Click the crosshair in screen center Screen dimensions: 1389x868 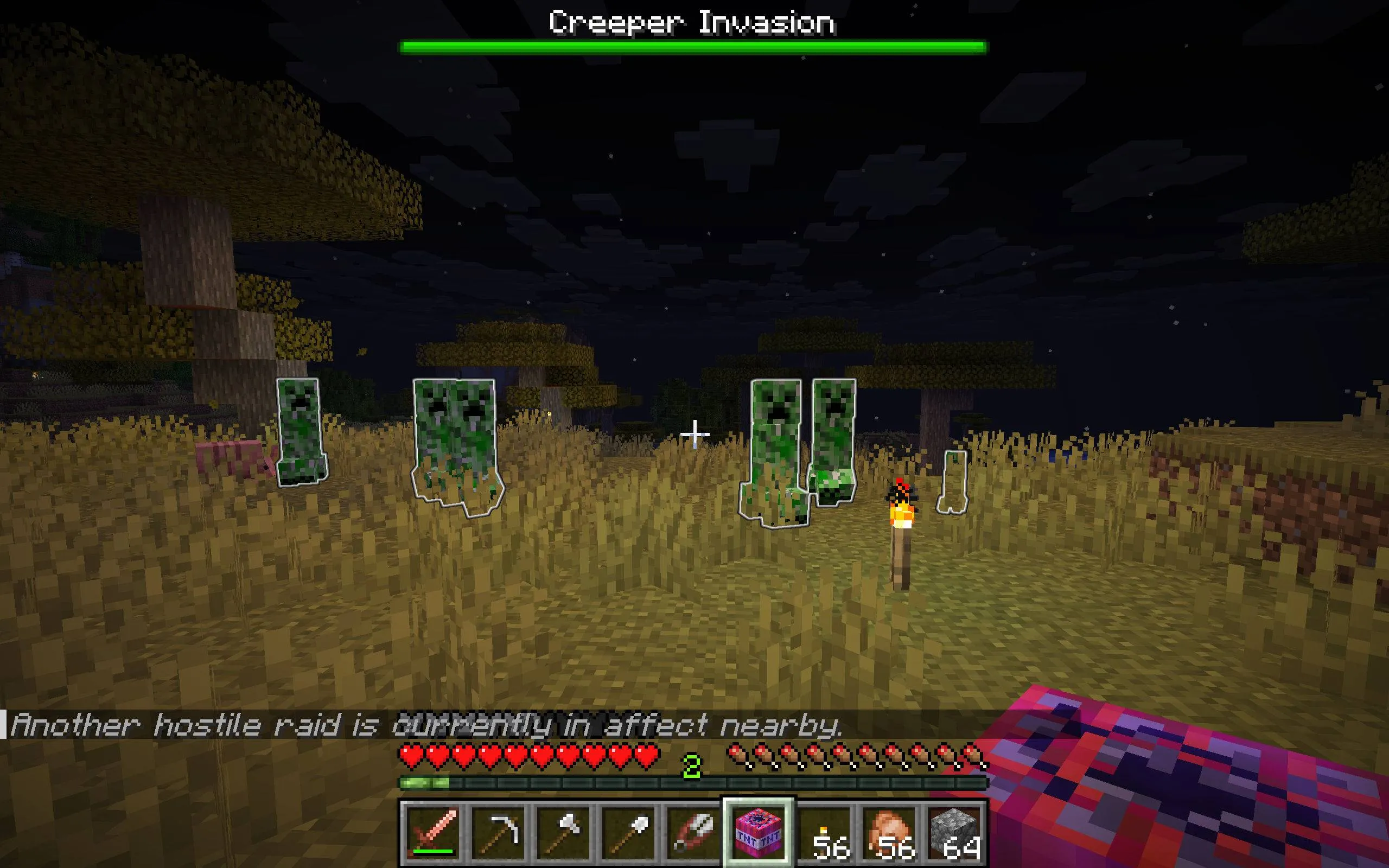pos(695,434)
